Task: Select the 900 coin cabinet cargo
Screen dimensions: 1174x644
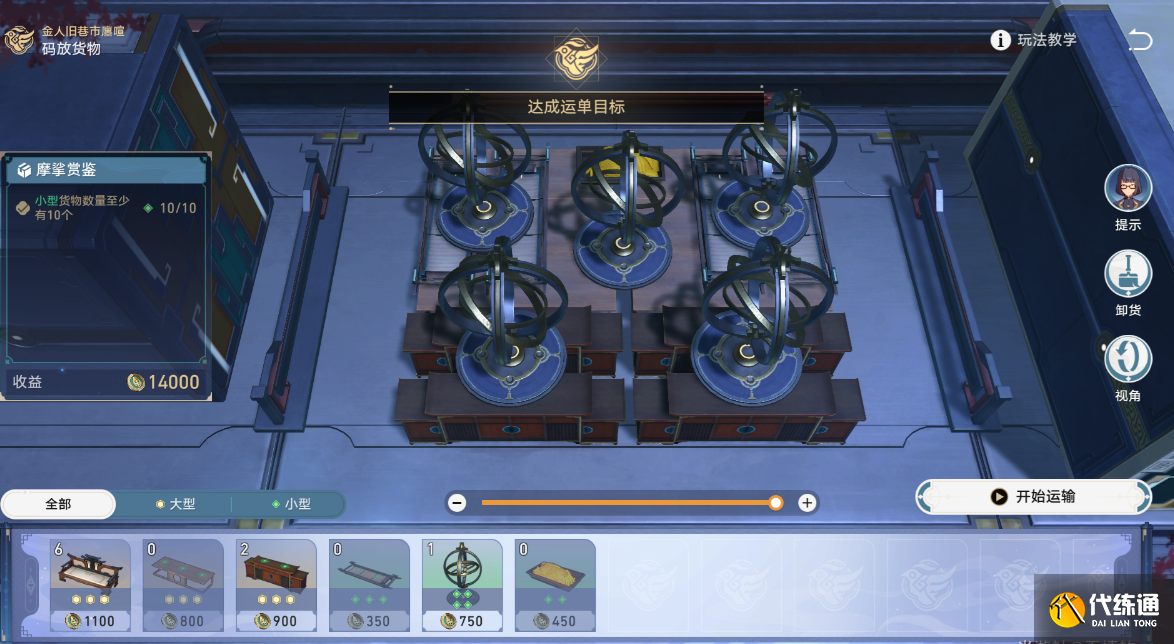Action: click(276, 585)
